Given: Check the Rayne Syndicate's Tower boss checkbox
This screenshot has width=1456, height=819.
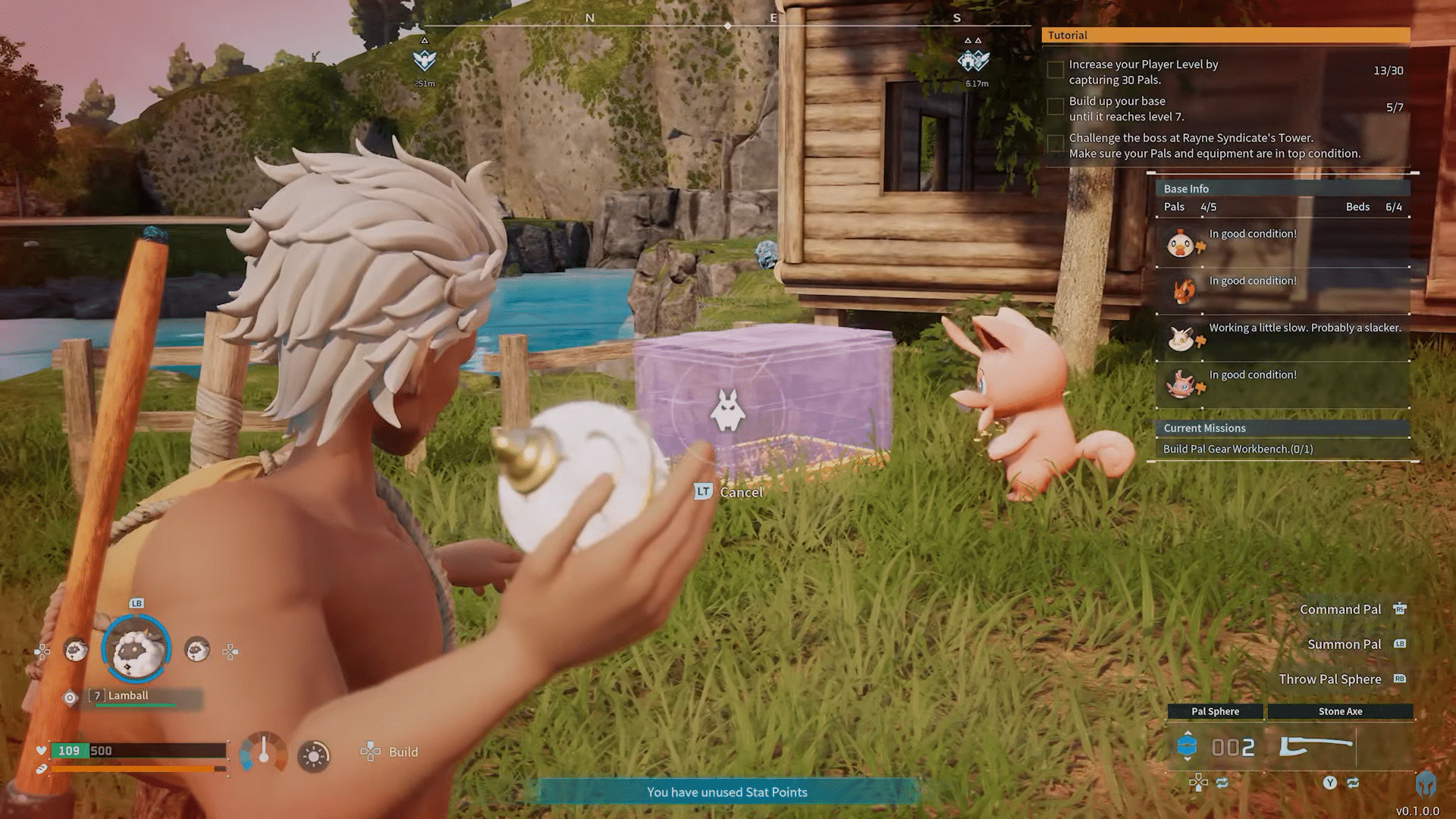Looking at the screenshot, I should (1055, 144).
